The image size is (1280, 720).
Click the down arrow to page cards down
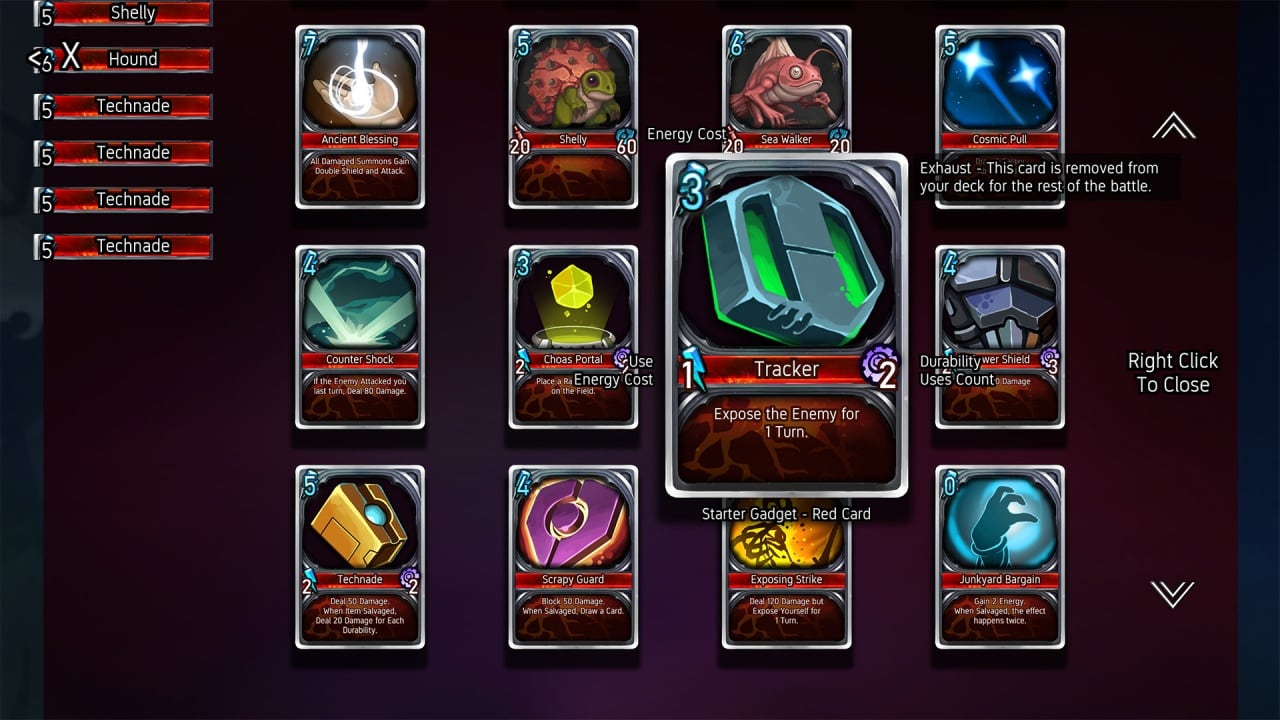1173,594
